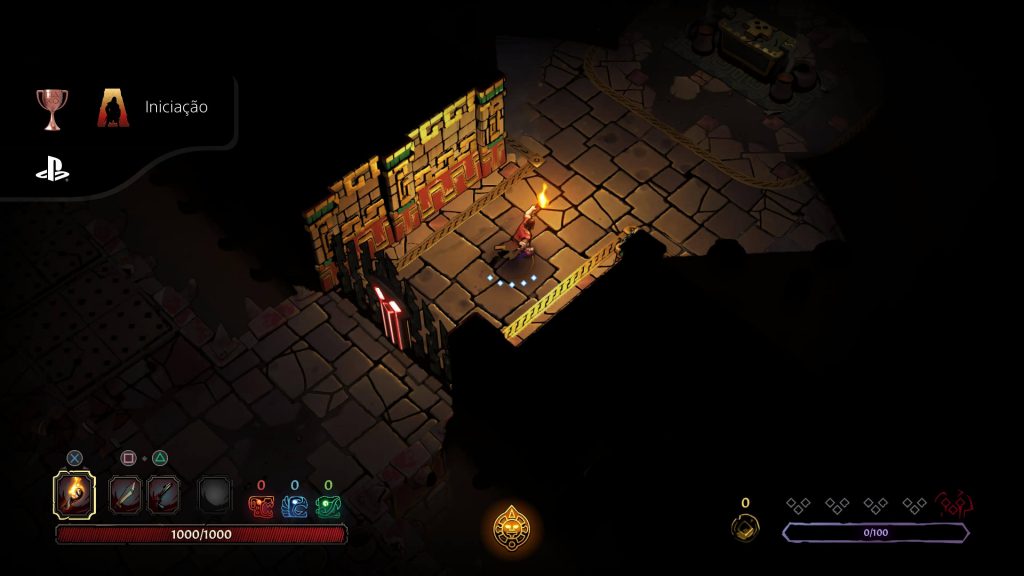This screenshot has height=576, width=1024.
Task: Select the blue glyph resource icon
Action: tap(294, 506)
